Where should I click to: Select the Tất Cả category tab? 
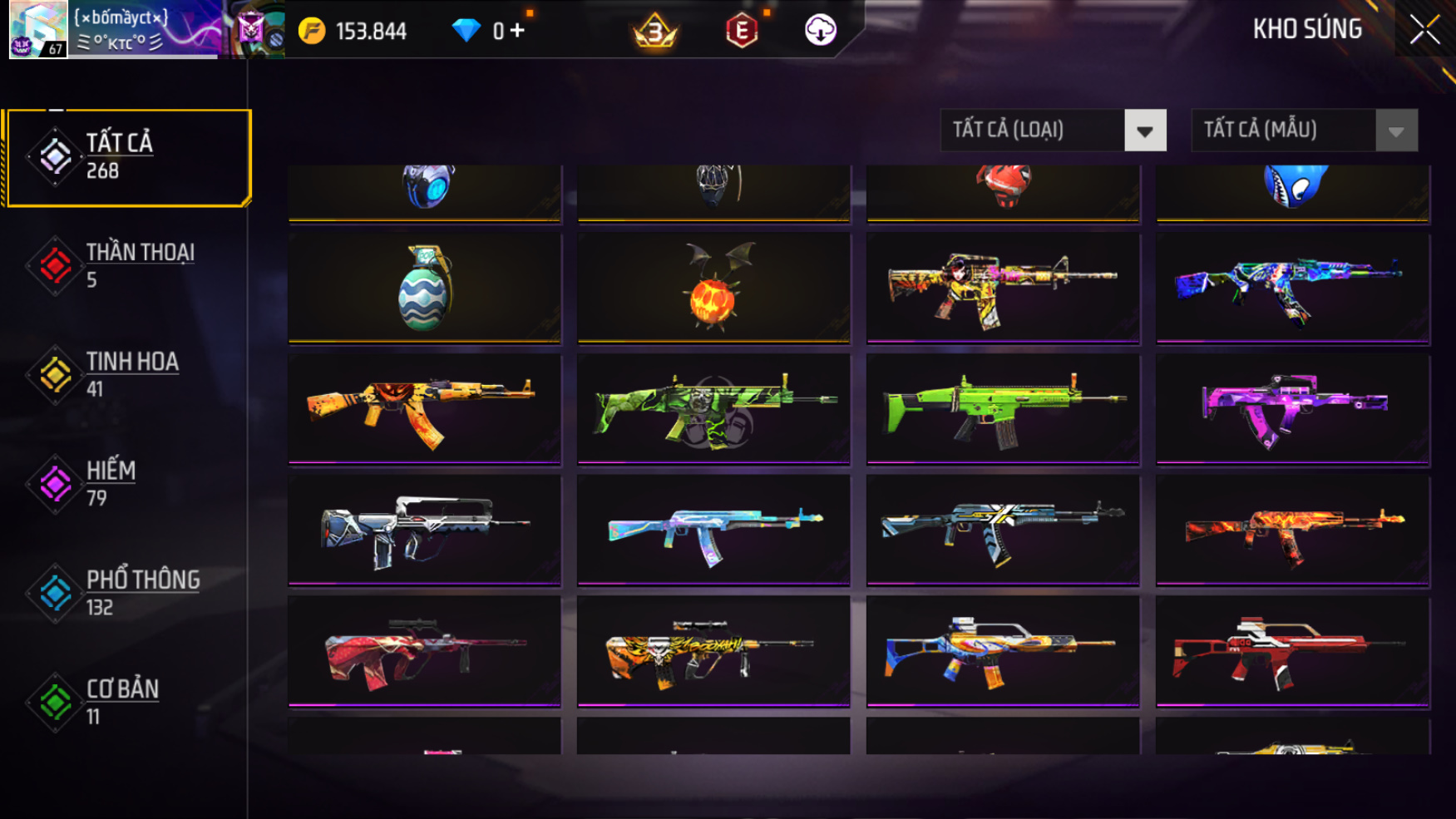[127, 156]
